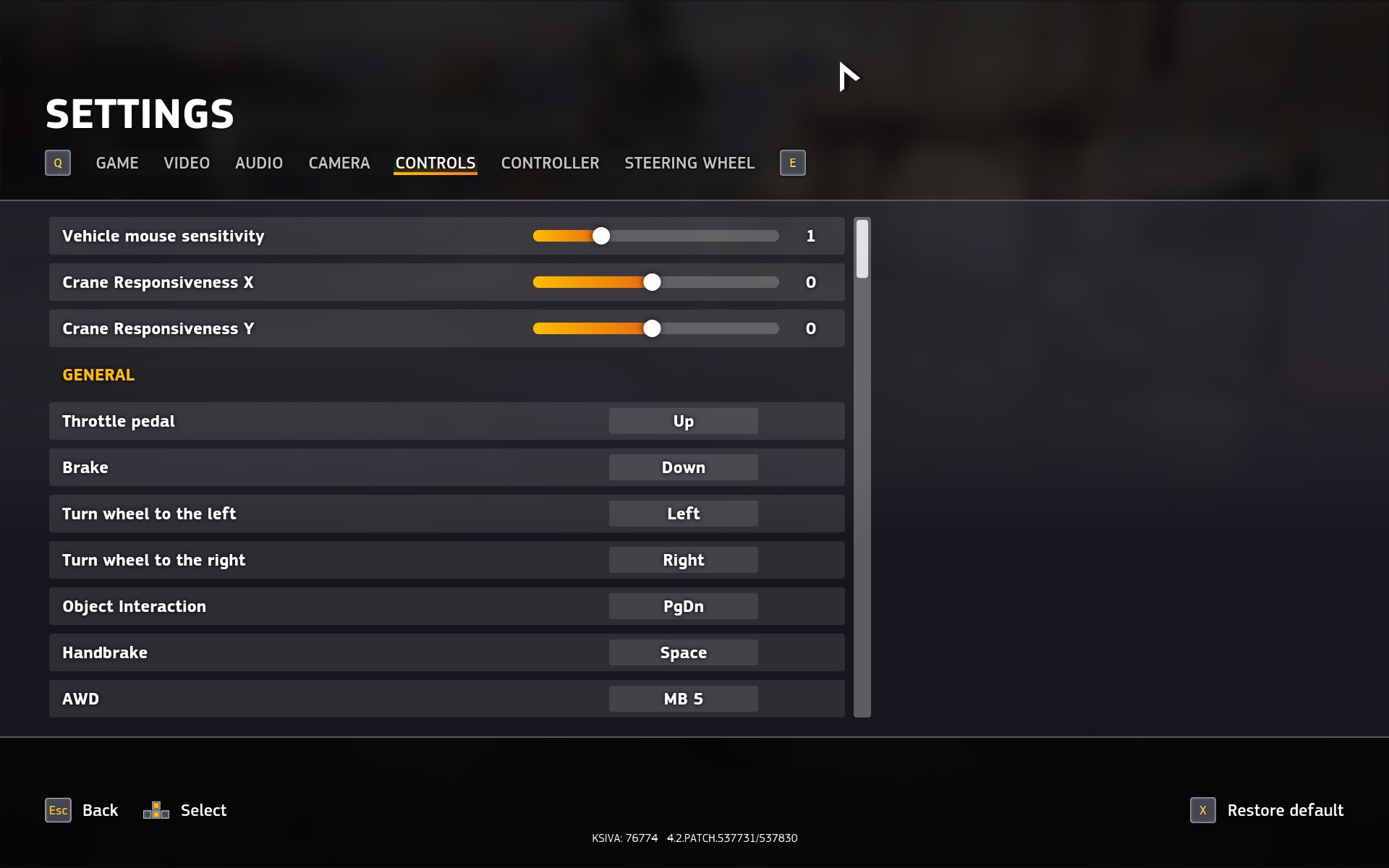Viewport: 1389px width, 868px height.
Task: Click the Brake binding labeled Down
Action: pos(682,467)
